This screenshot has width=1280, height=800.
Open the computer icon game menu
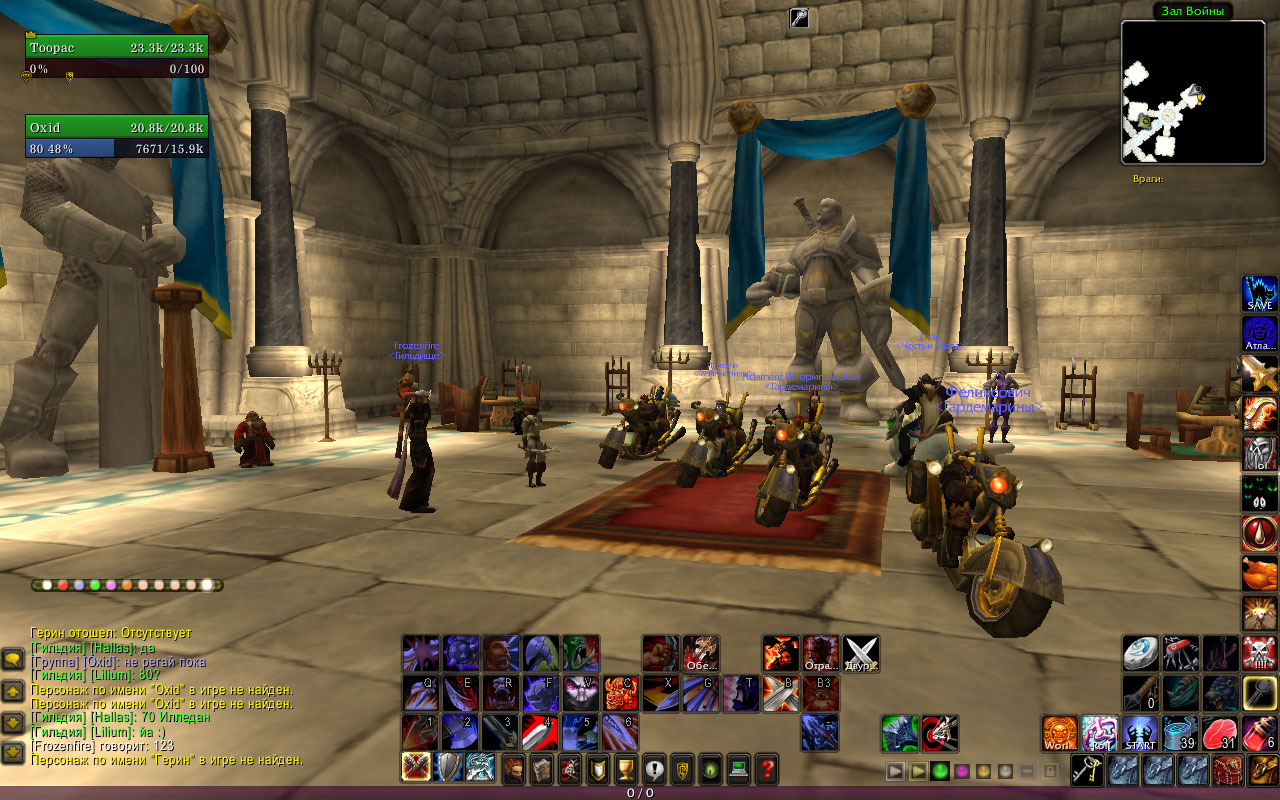(739, 768)
